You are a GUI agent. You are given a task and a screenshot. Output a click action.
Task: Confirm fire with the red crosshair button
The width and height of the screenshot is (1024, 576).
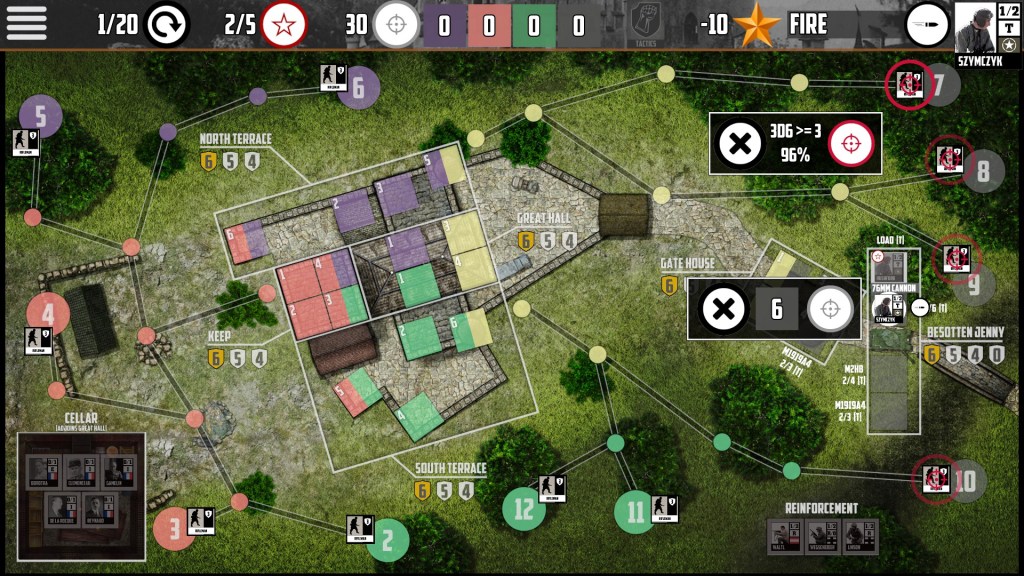point(851,145)
